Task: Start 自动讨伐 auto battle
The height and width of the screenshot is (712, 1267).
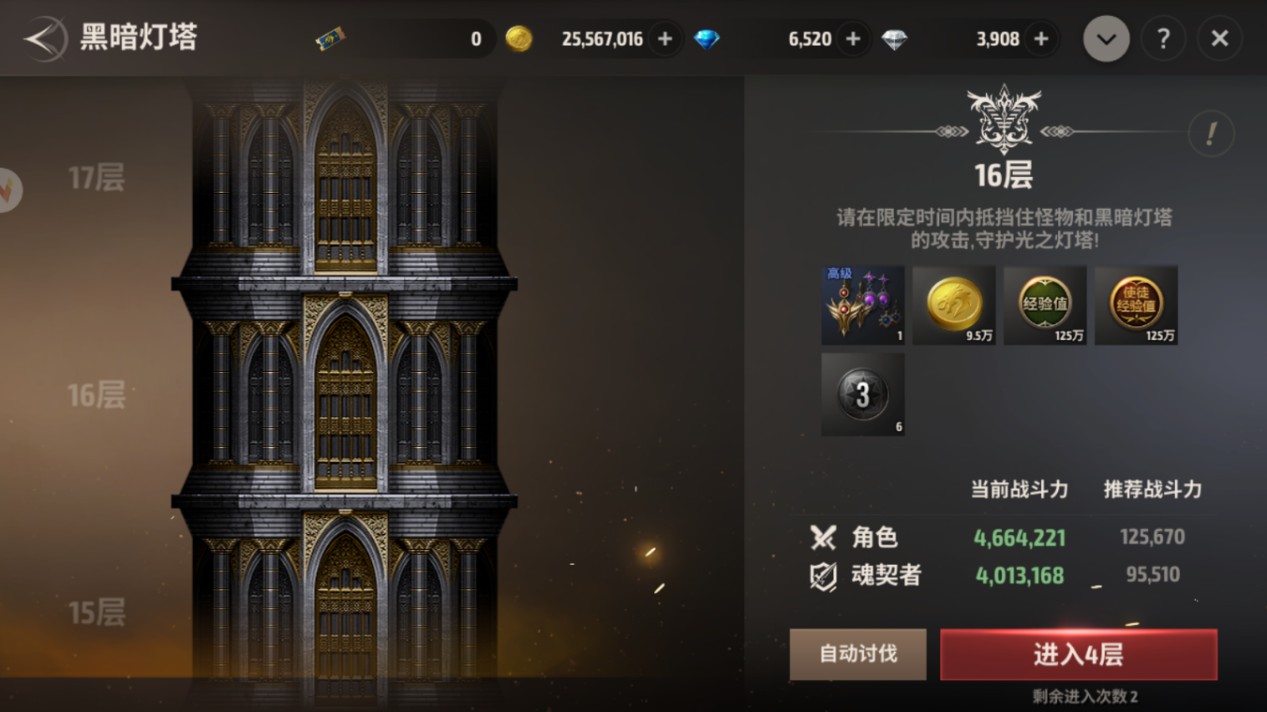Action: coord(858,654)
